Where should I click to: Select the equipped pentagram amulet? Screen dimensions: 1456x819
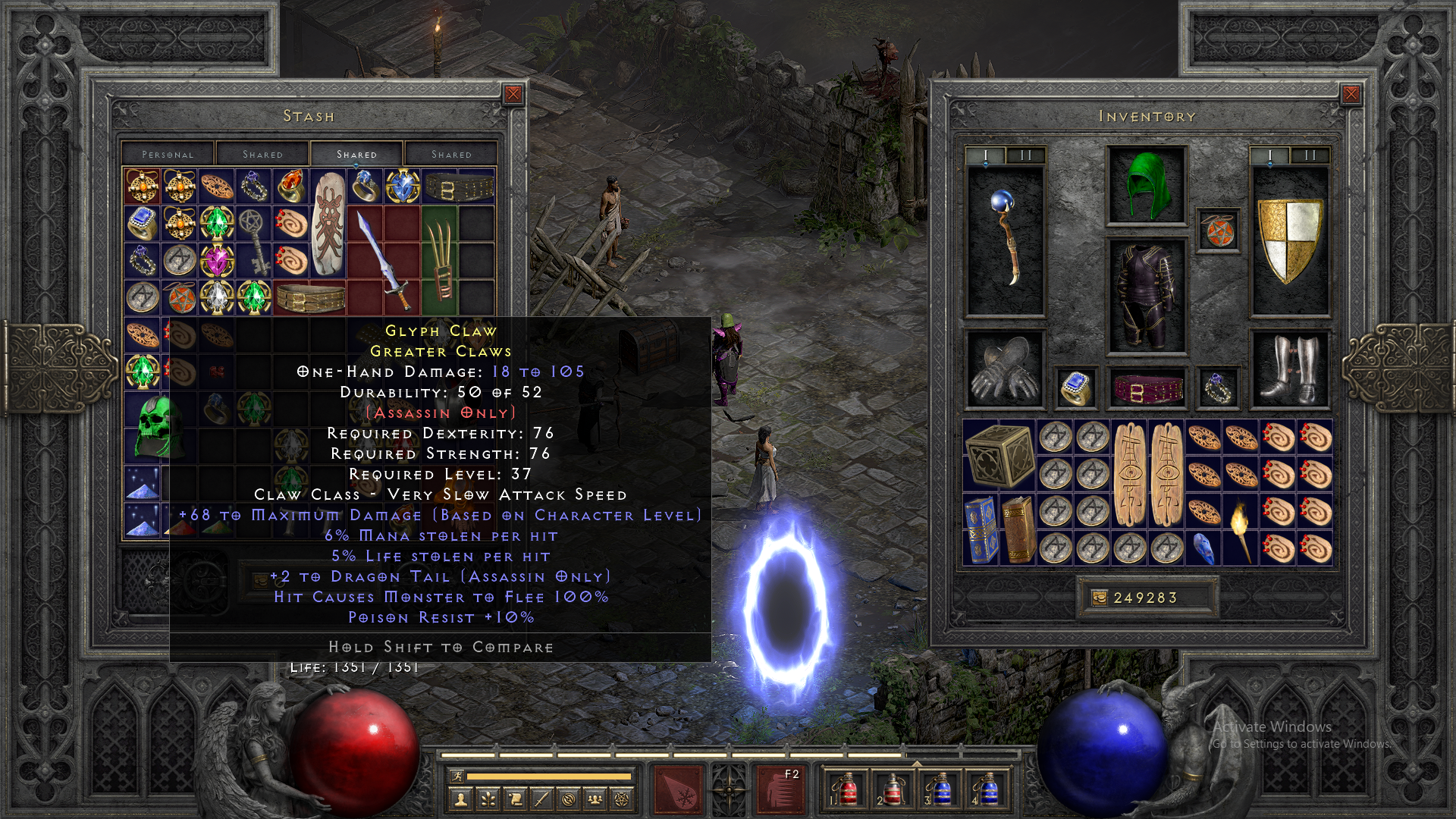coord(1219,231)
